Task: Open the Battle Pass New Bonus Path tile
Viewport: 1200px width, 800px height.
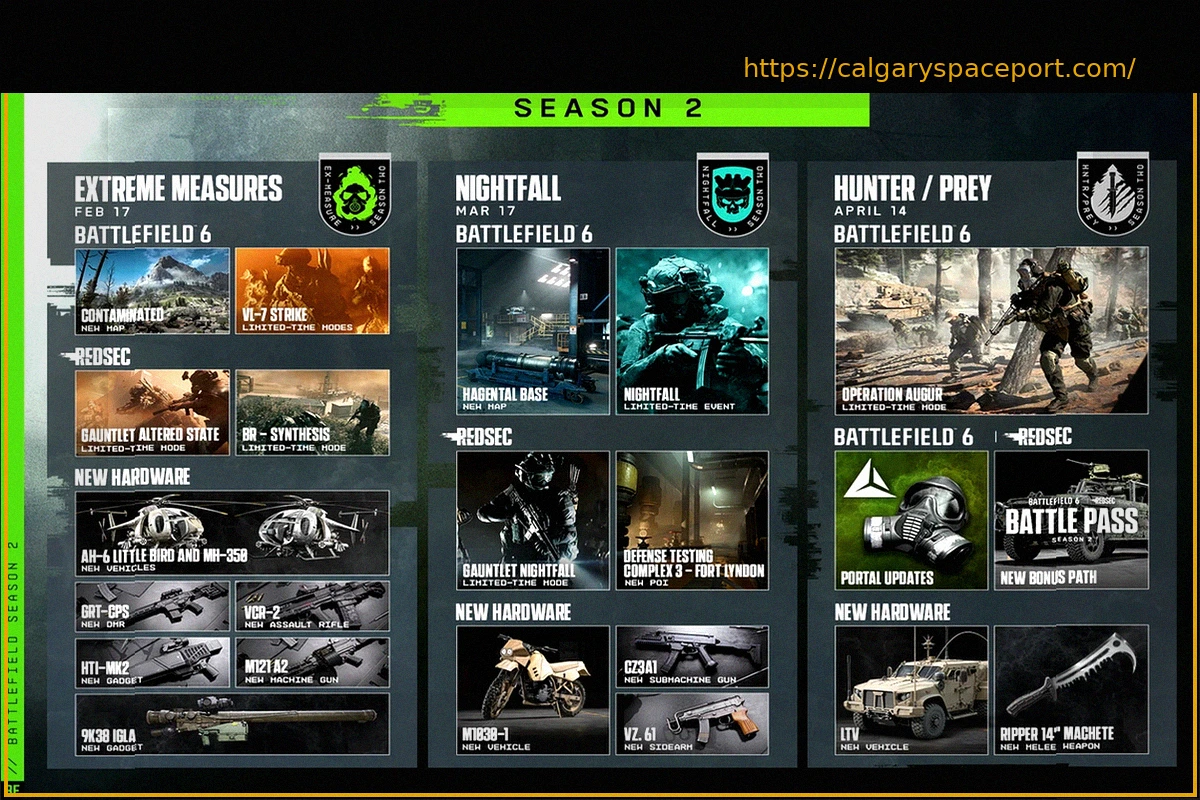Action: click(1071, 520)
